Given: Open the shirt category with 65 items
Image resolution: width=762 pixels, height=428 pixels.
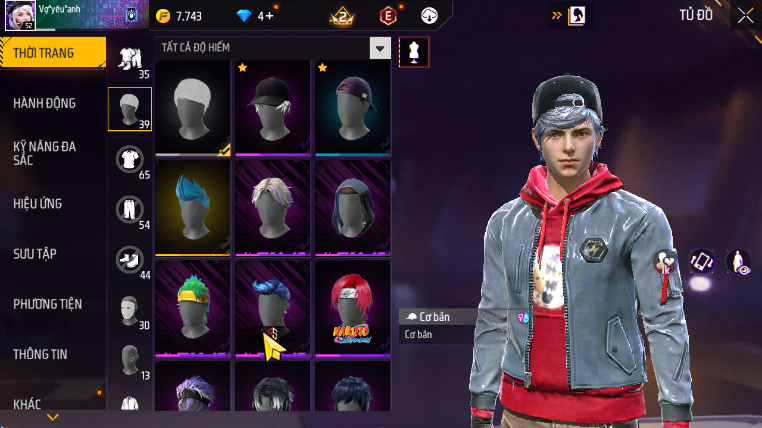Looking at the screenshot, I should click(x=130, y=160).
